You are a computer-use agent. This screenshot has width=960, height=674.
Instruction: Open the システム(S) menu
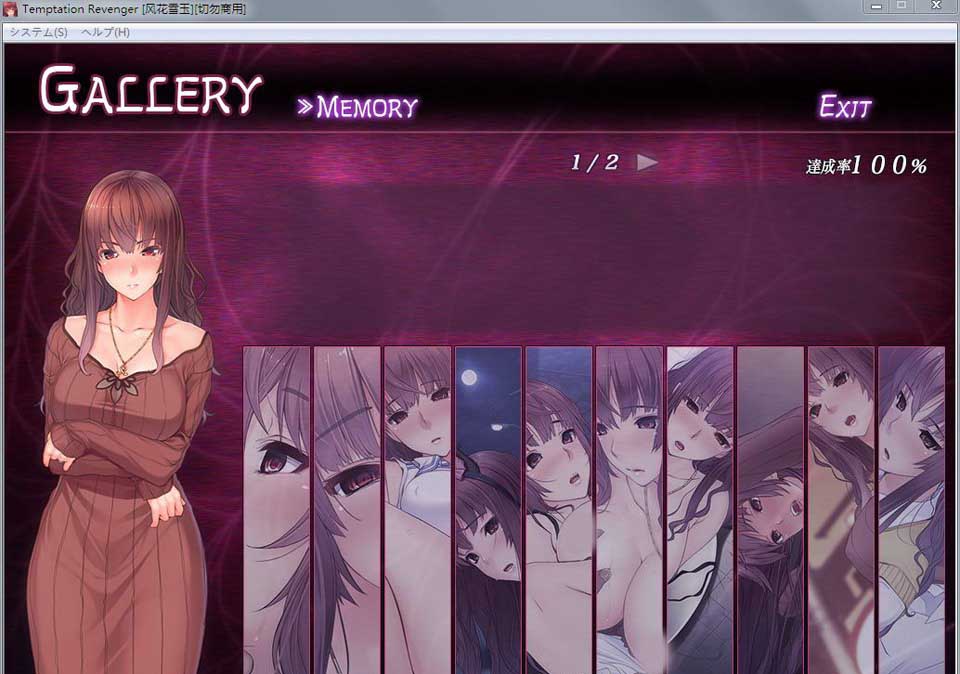(x=38, y=32)
